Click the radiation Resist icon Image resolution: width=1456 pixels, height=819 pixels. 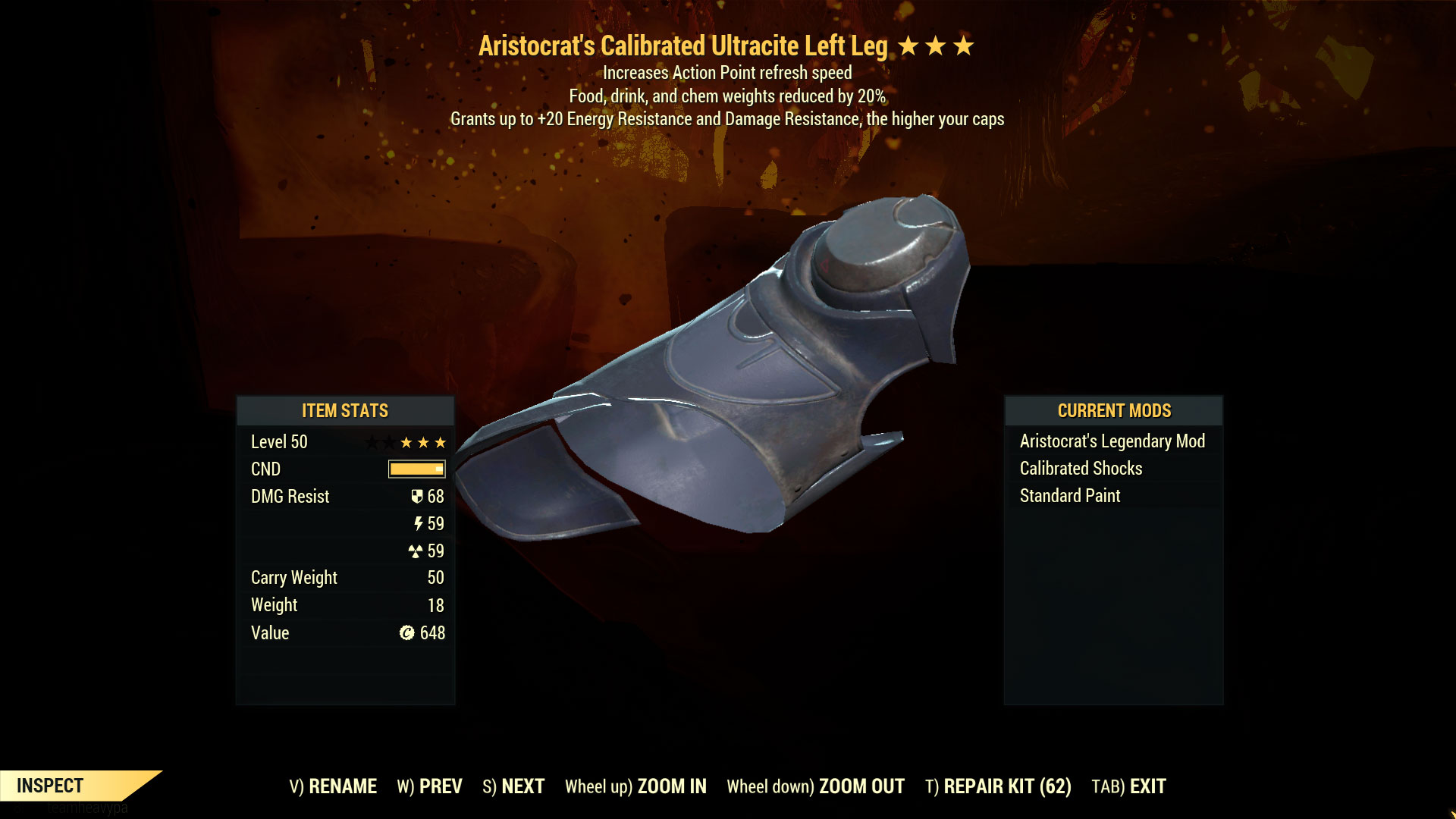click(417, 551)
